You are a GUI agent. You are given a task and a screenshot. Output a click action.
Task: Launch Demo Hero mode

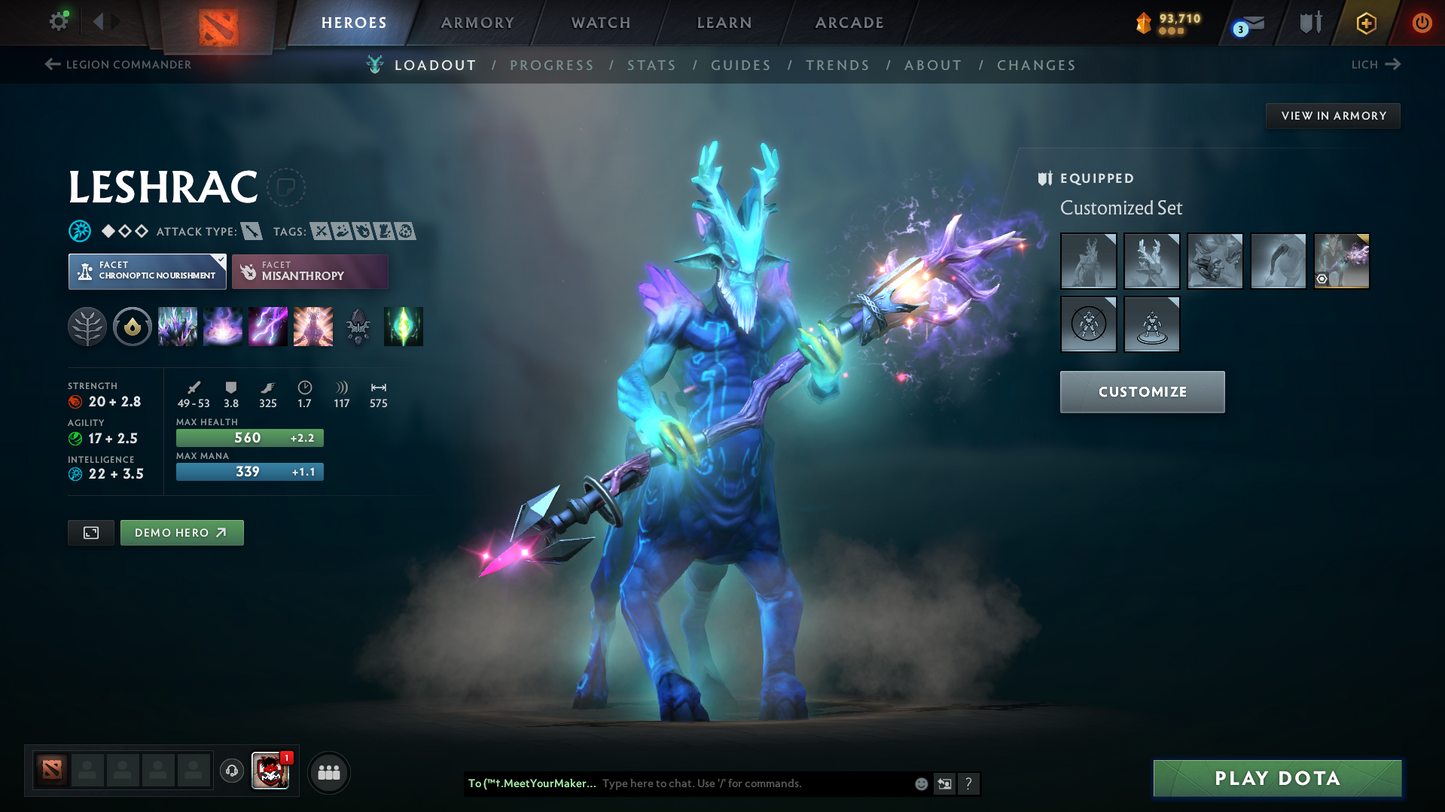[181, 533]
